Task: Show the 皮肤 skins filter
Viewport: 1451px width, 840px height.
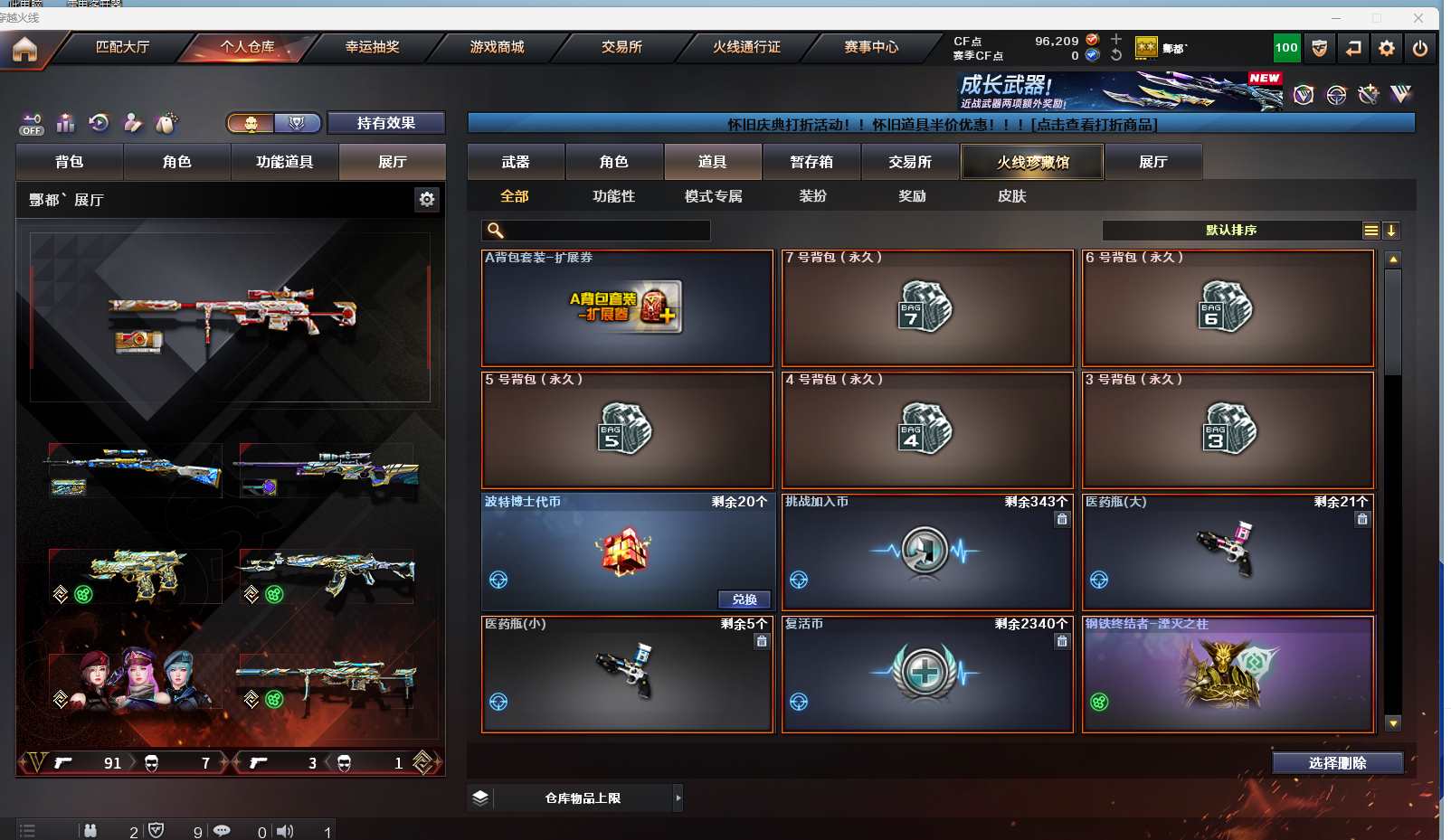Action: click(1011, 196)
